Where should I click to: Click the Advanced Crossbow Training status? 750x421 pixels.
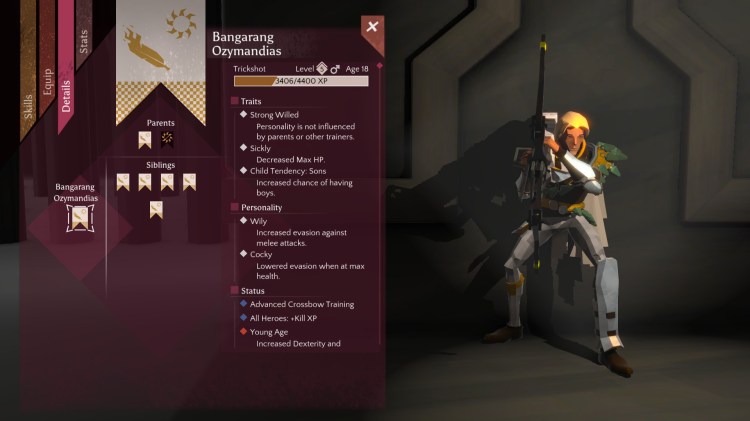pyautogui.click(x=301, y=304)
